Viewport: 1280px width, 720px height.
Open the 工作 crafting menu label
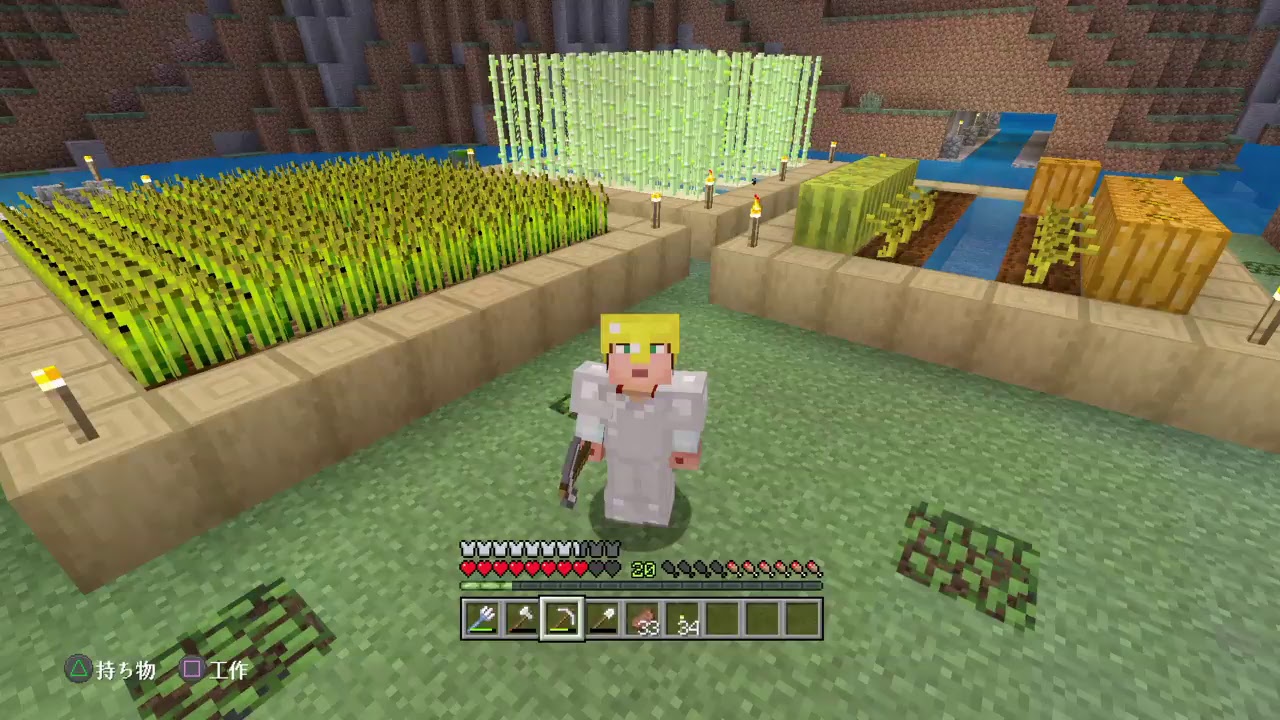(232, 671)
